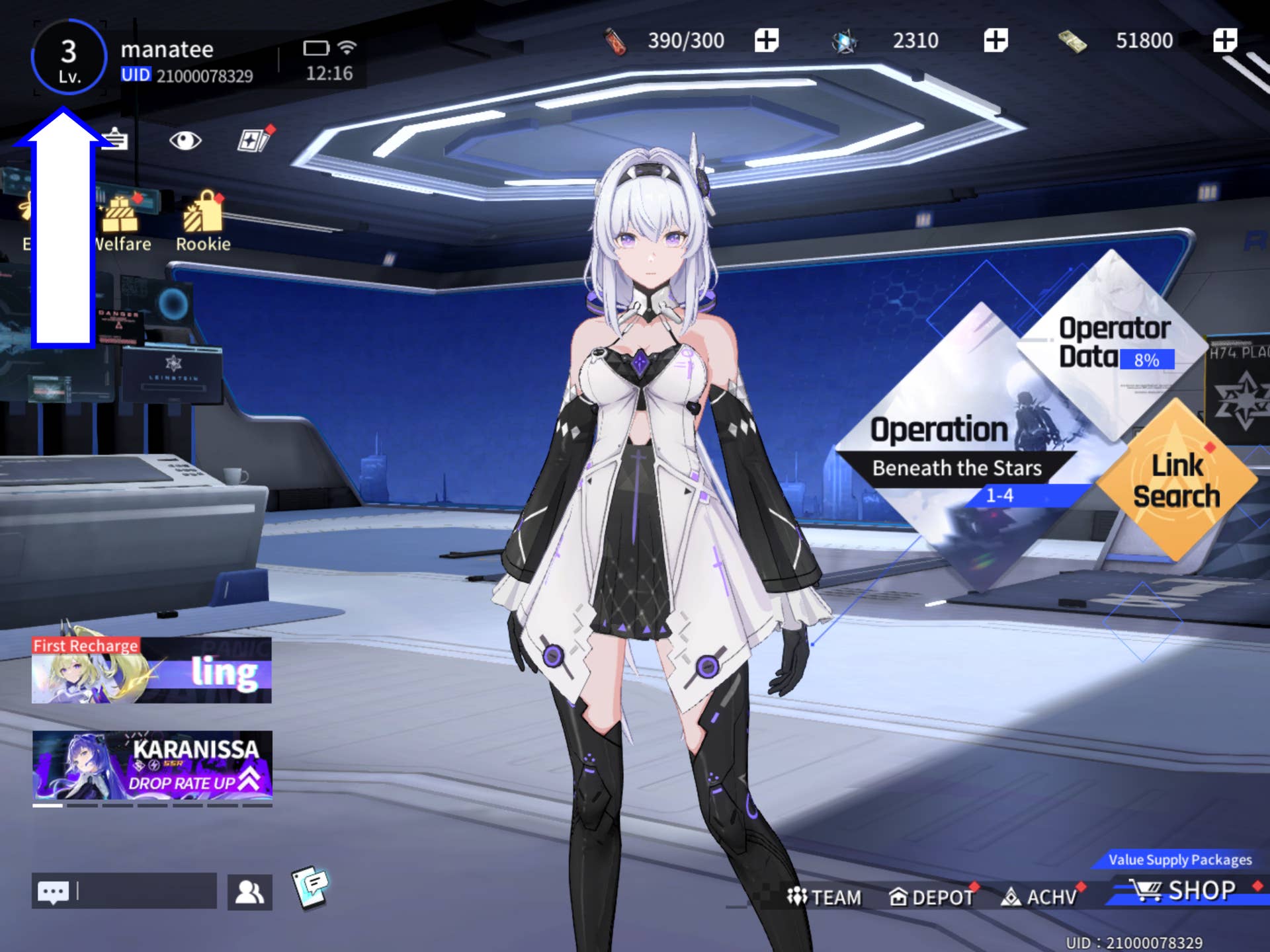1270x952 pixels.
Task: Open the TEAM menu
Action: click(824, 897)
